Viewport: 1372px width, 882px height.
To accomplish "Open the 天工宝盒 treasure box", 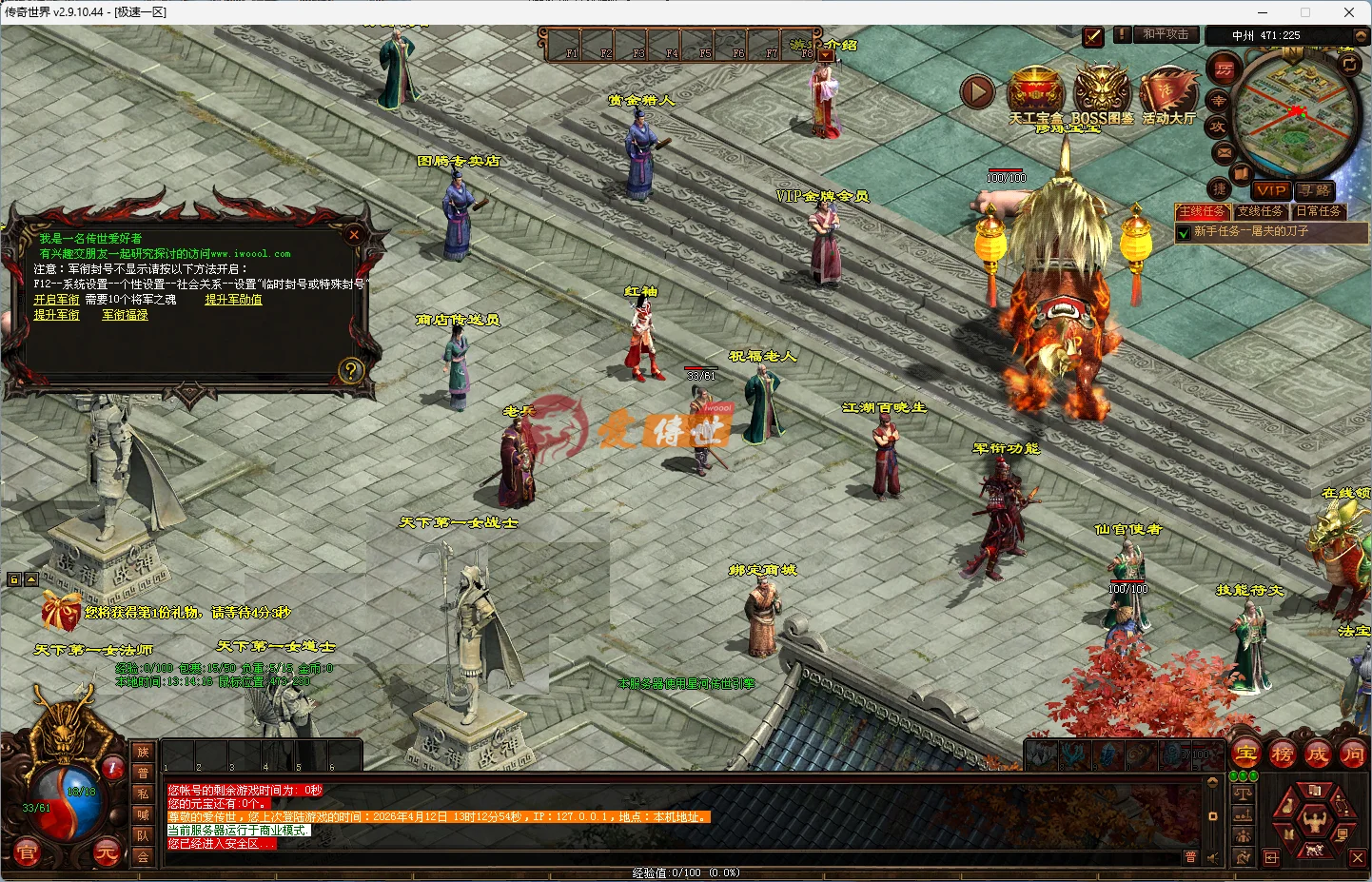I will [x=1035, y=93].
